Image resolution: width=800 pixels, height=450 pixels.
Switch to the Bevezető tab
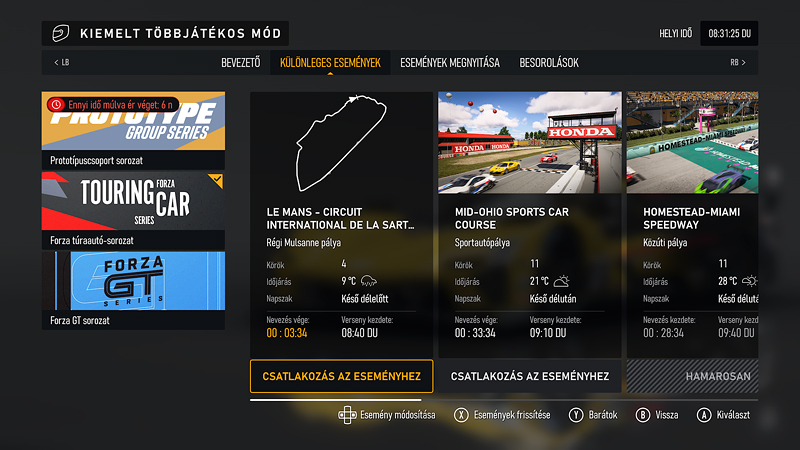pos(241,63)
